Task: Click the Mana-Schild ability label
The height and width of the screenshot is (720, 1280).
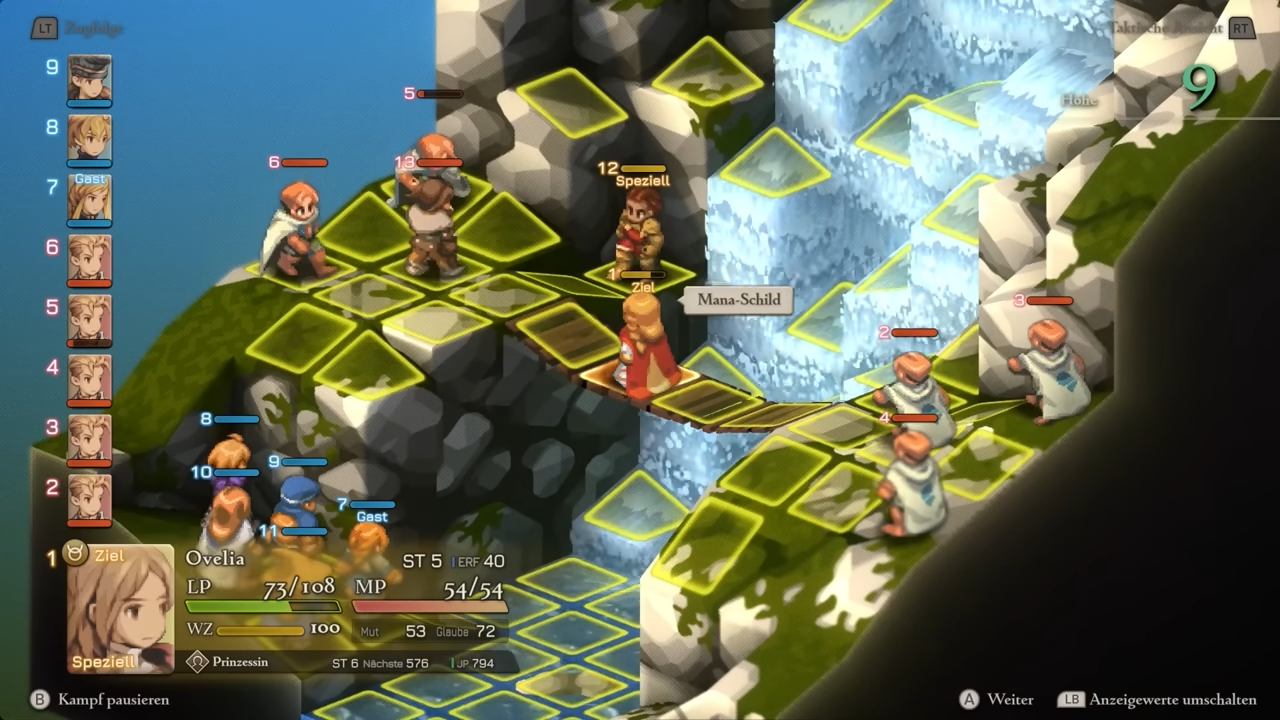Action: [x=738, y=300]
